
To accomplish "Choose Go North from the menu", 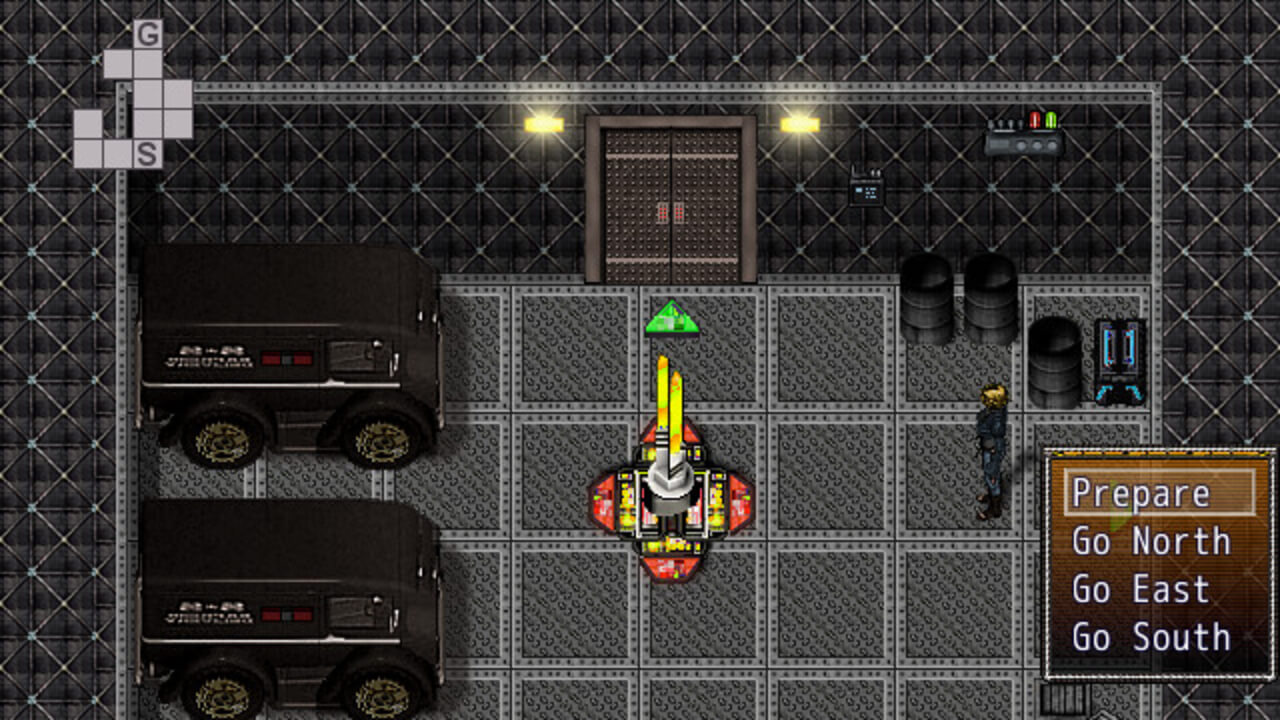I will pyautogui.click(x=1150, y=541).
